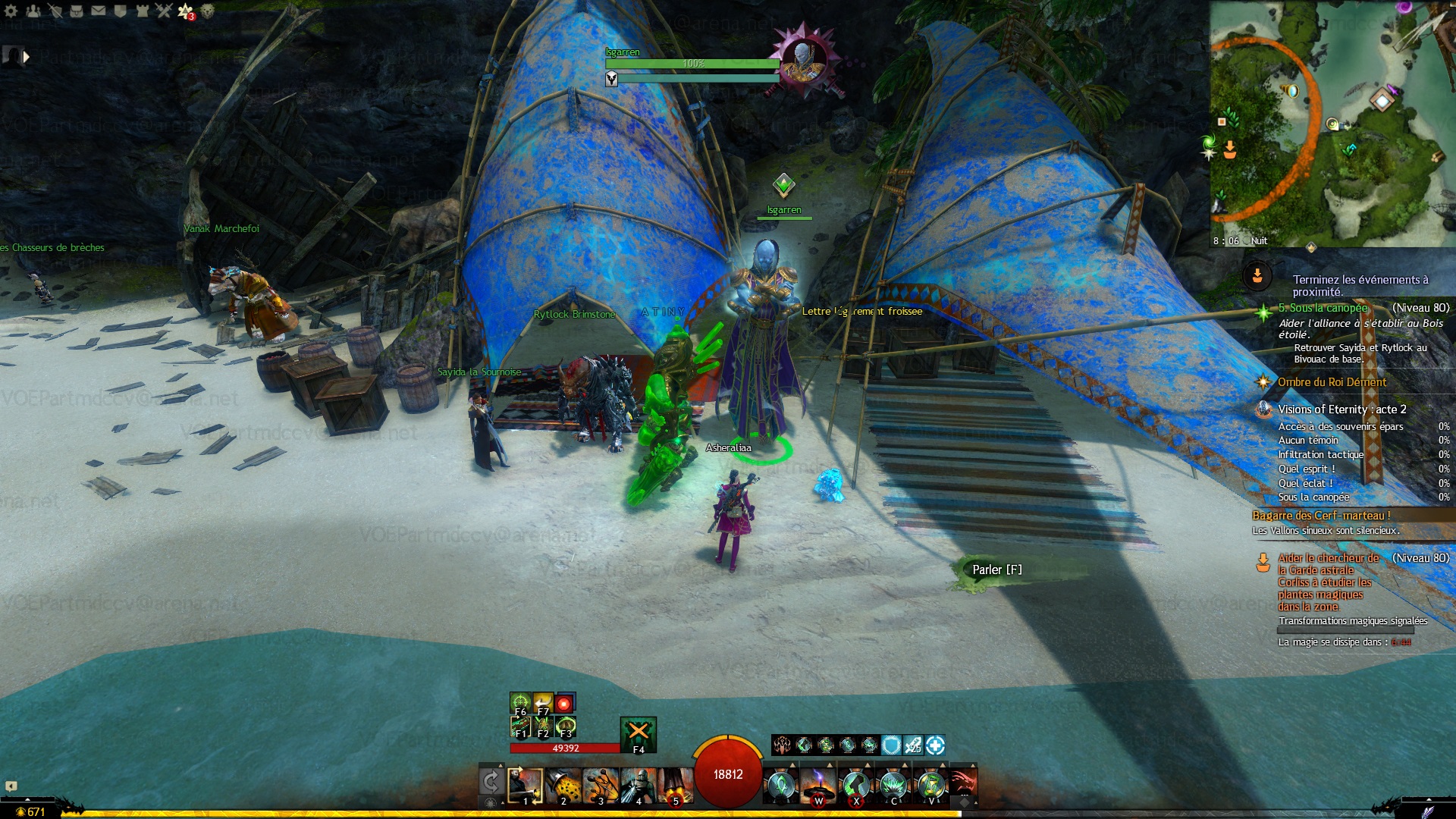Image resolution: width=1456 pixels, height=819 pixels.
Task: Open the PvP crossed swords panel
Action: 164,11
